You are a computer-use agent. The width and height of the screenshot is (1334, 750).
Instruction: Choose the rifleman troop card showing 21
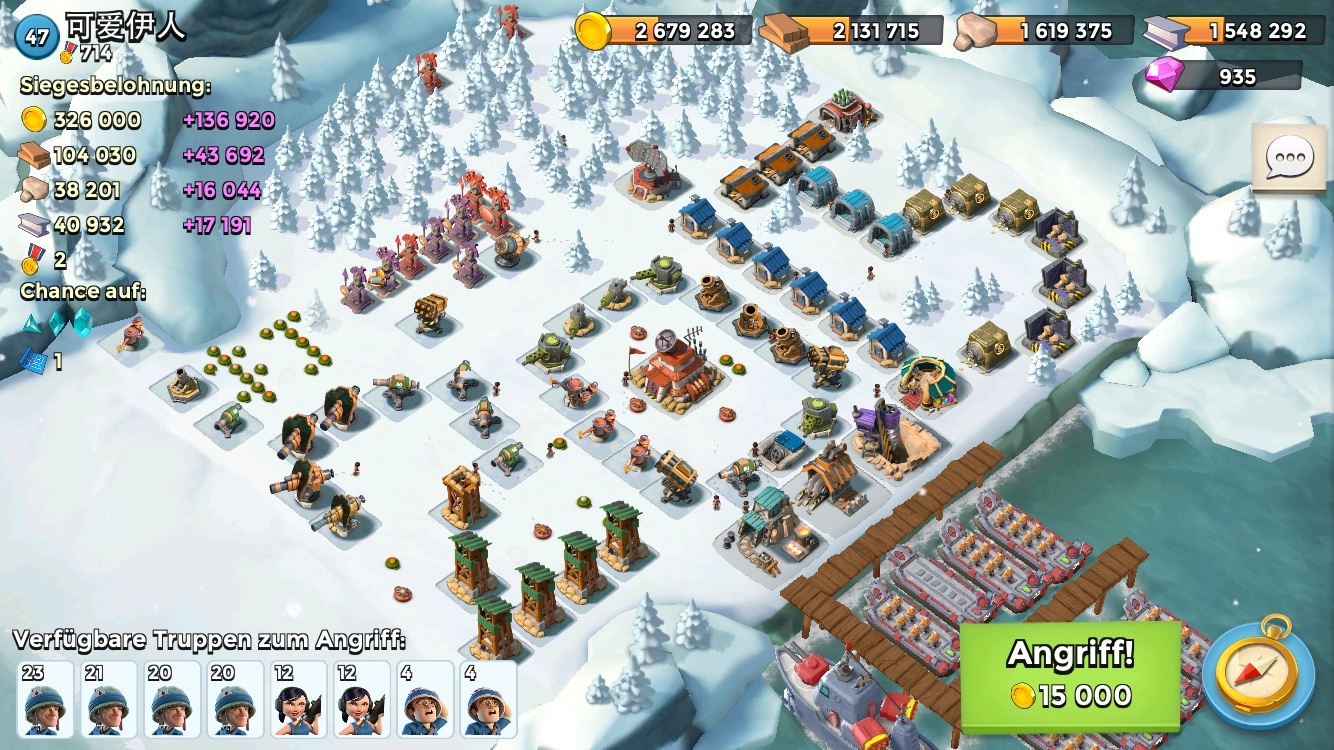click(x=109, y=698)
